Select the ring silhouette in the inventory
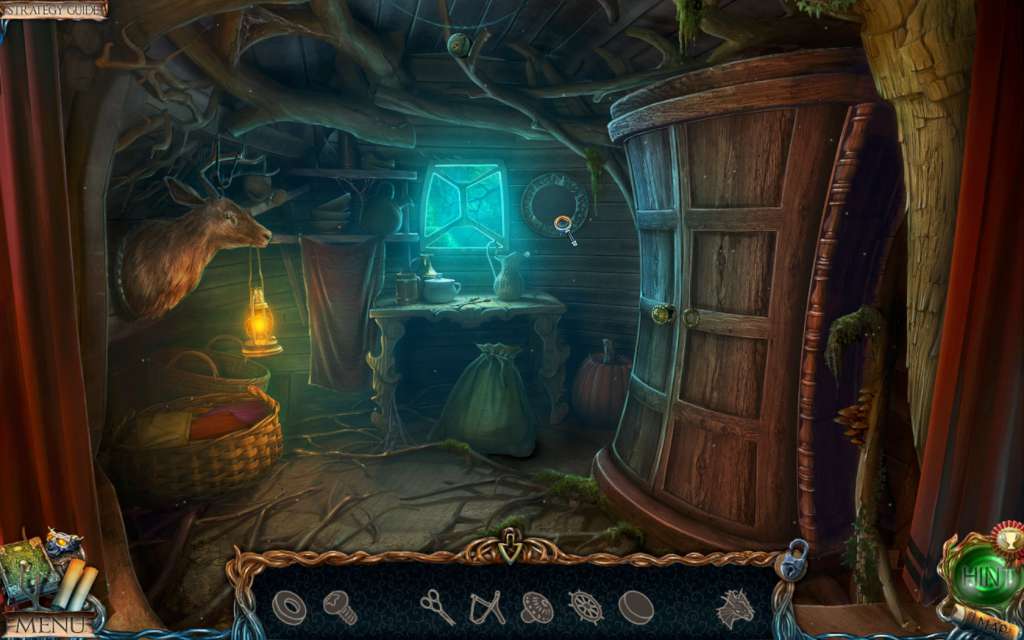This screenshot has width=1024, height=640. pos(290,607)
